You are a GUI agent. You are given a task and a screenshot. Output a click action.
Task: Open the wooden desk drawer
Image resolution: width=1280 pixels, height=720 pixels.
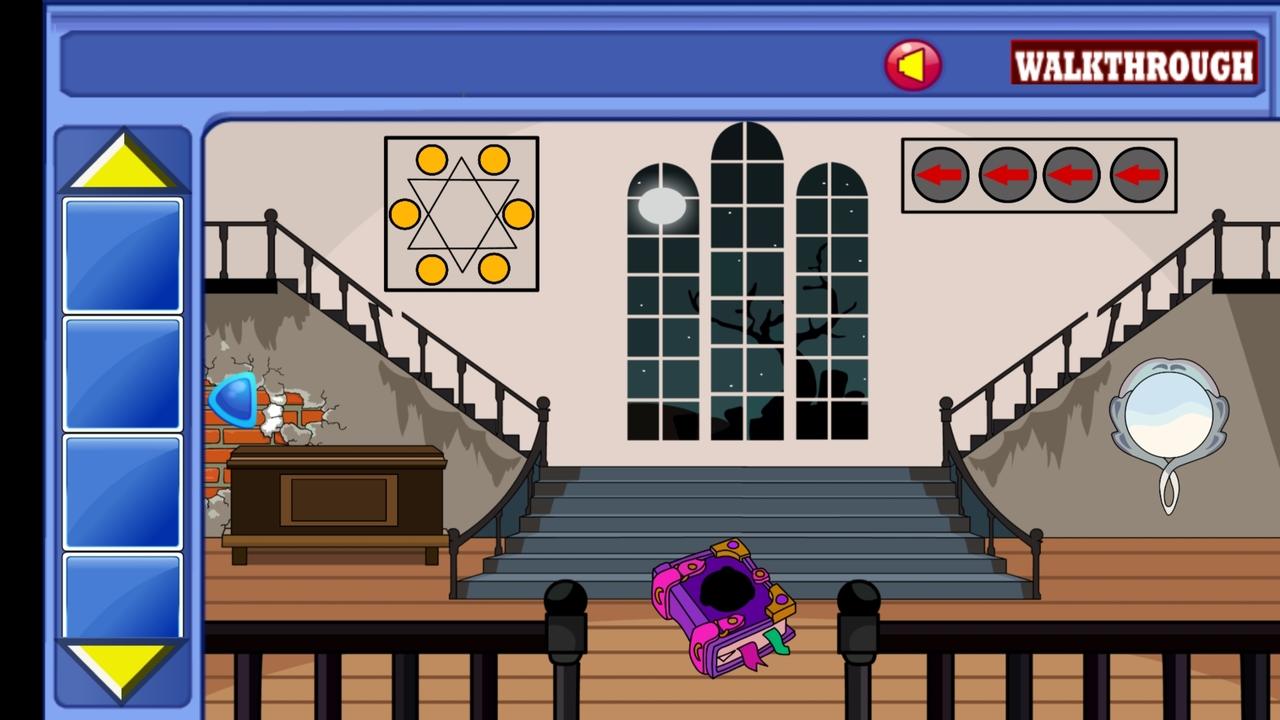(340, 500)
